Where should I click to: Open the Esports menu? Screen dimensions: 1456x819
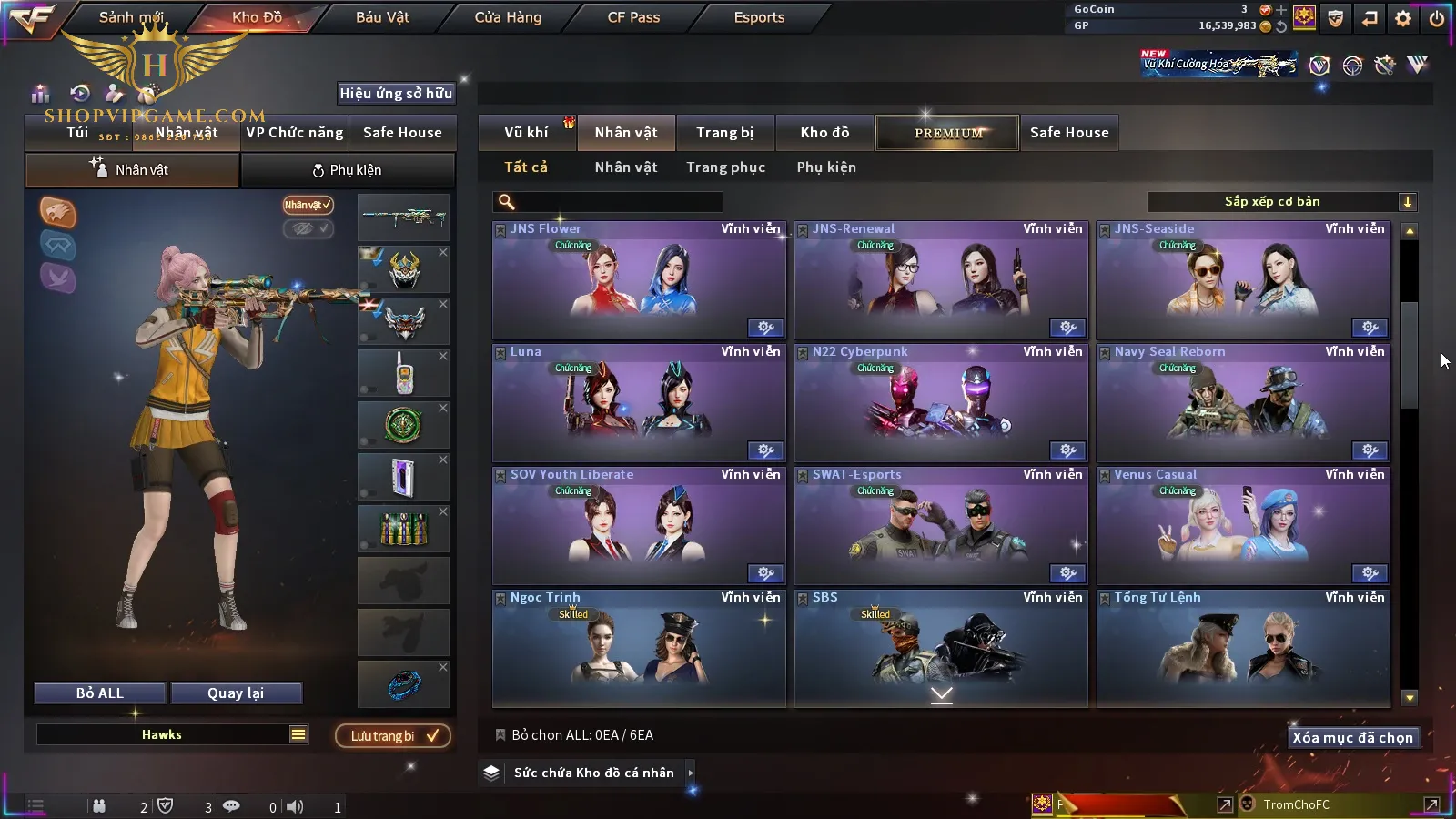pyautogui.click(x=759, y=17)
